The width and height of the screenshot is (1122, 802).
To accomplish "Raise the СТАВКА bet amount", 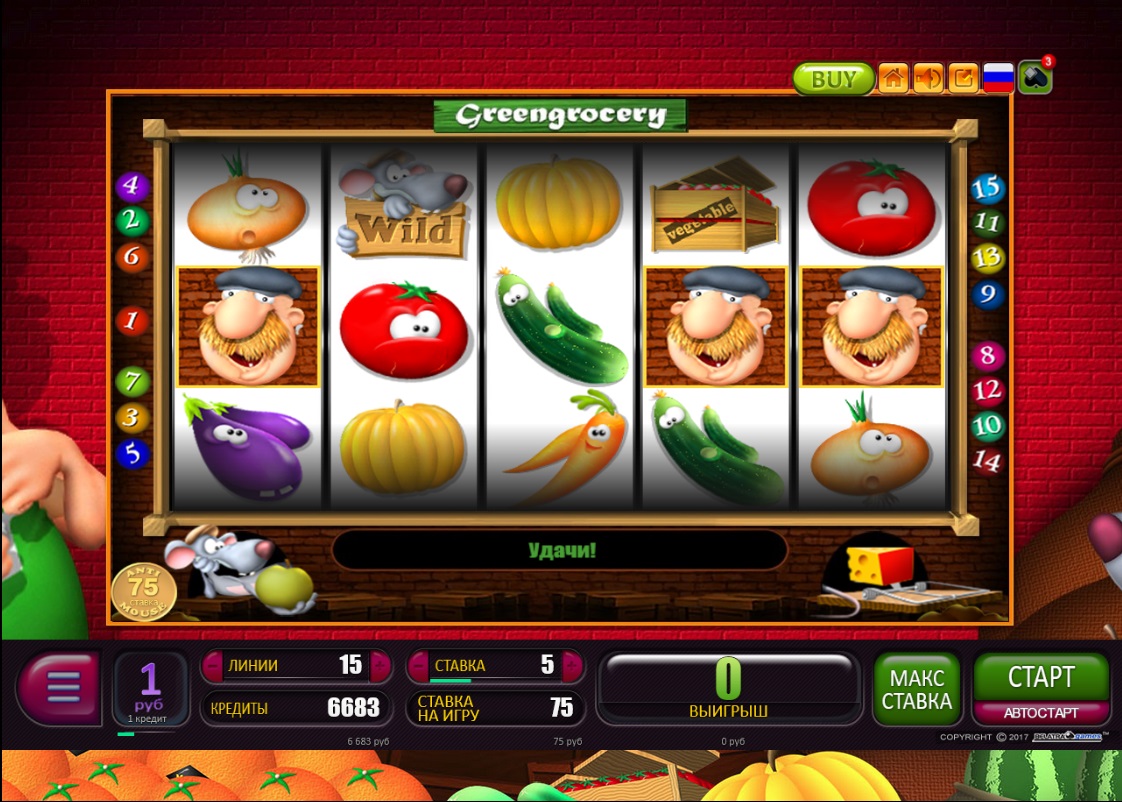I will 572,665.
